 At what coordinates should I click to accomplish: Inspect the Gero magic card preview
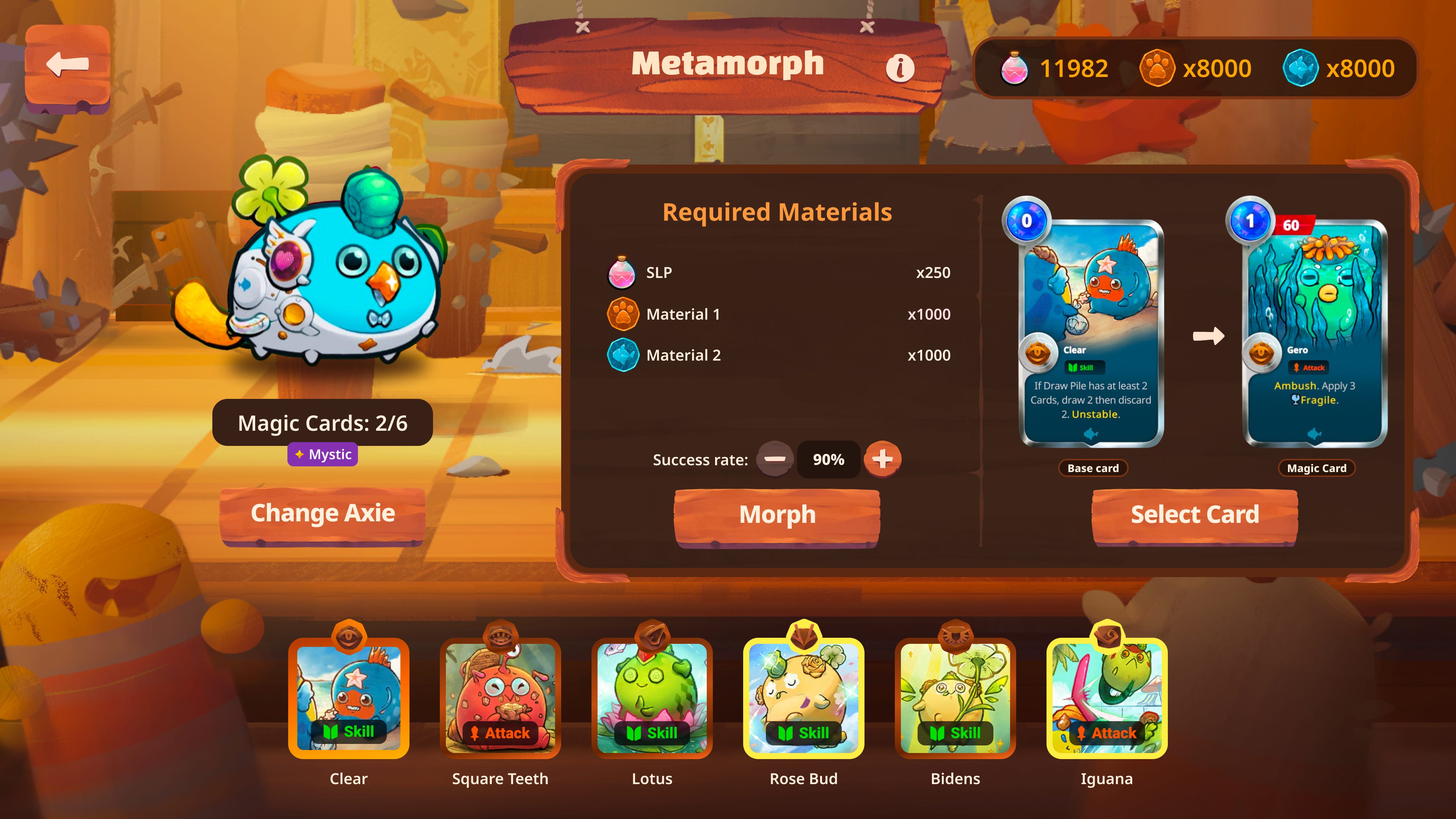(x=1315, y=334)
